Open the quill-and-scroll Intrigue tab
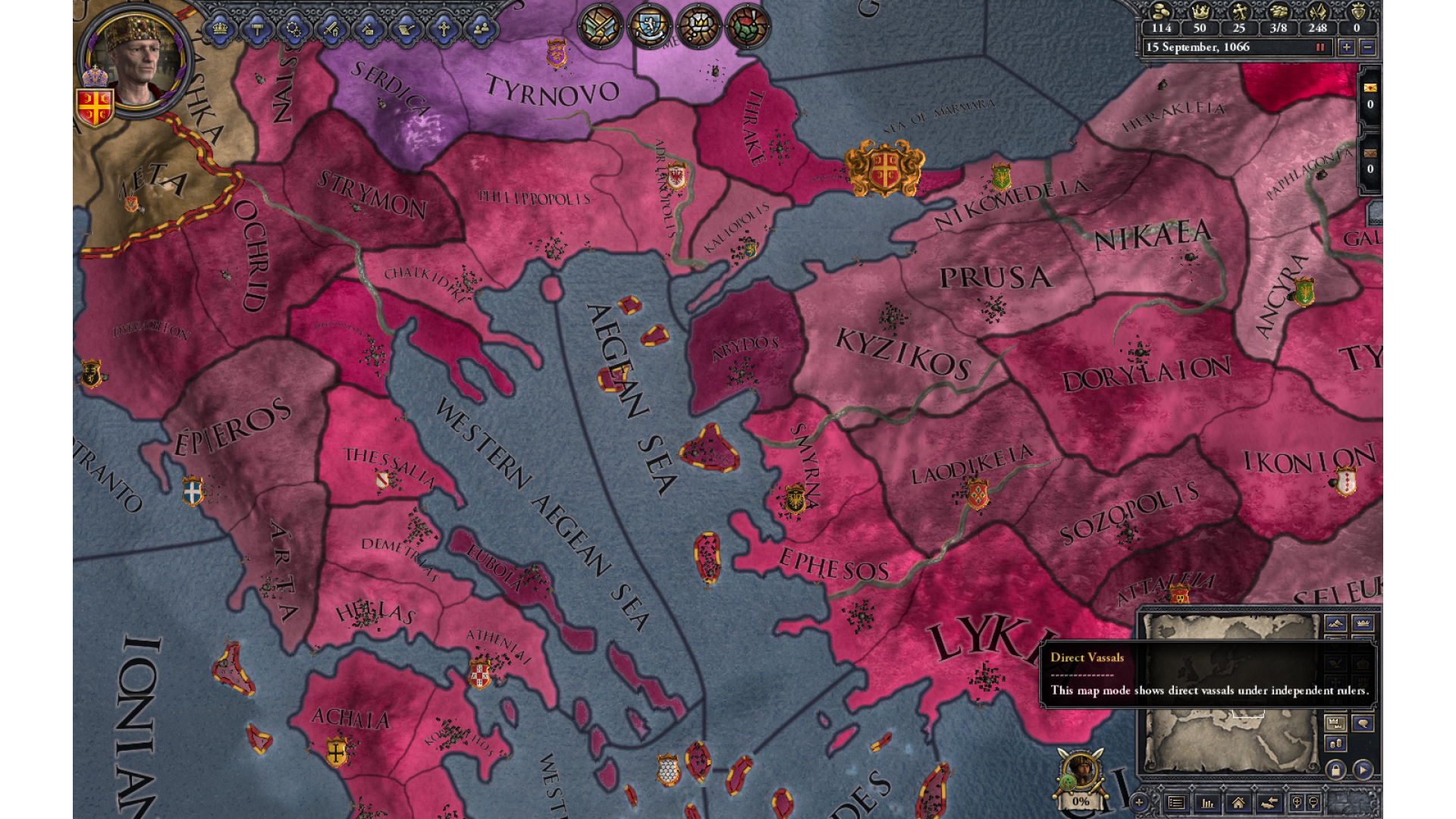Viewport: 1456px width, 819px height. (x=406, y=29)
